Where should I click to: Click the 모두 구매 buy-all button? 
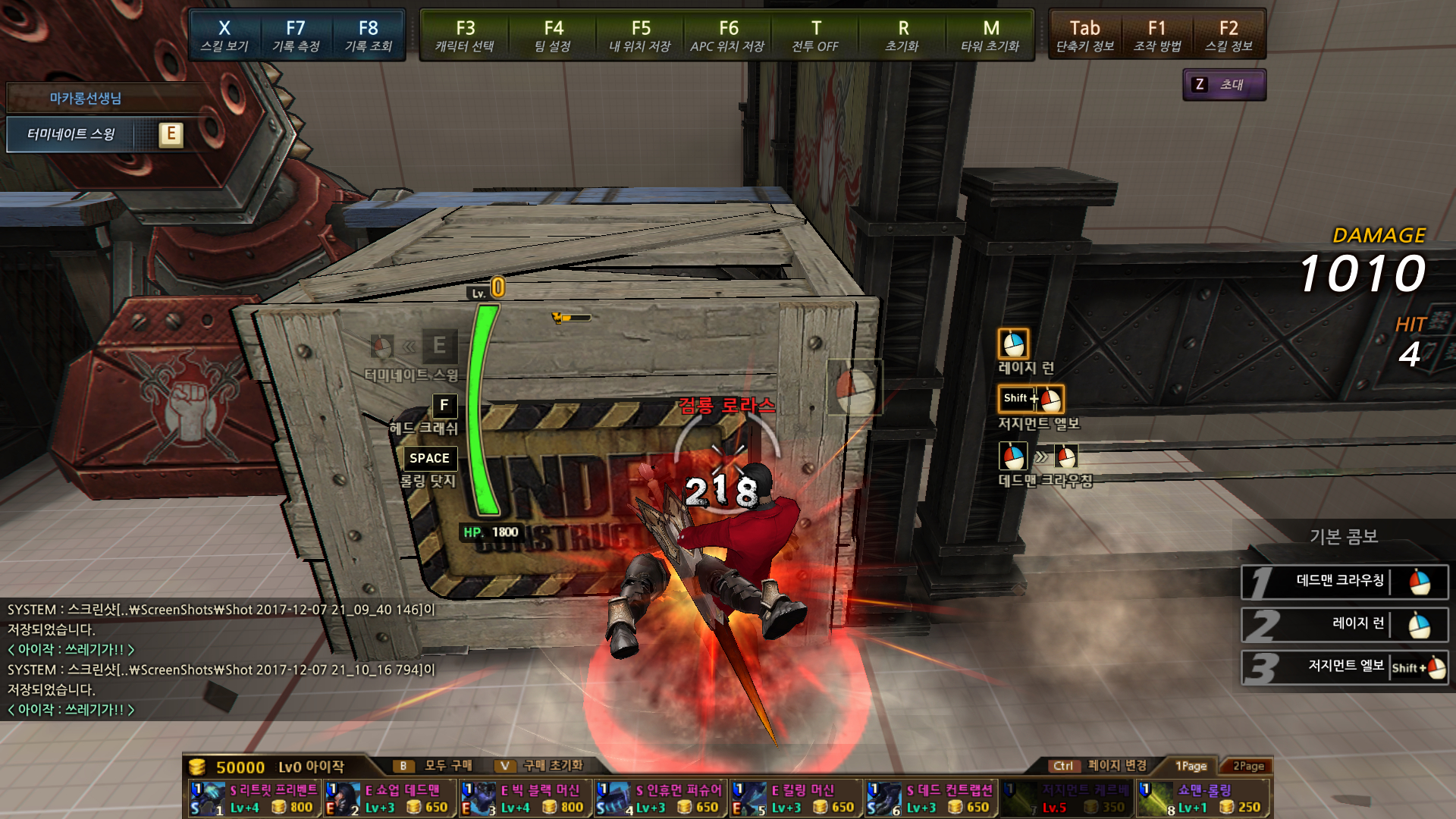[436, 766]
